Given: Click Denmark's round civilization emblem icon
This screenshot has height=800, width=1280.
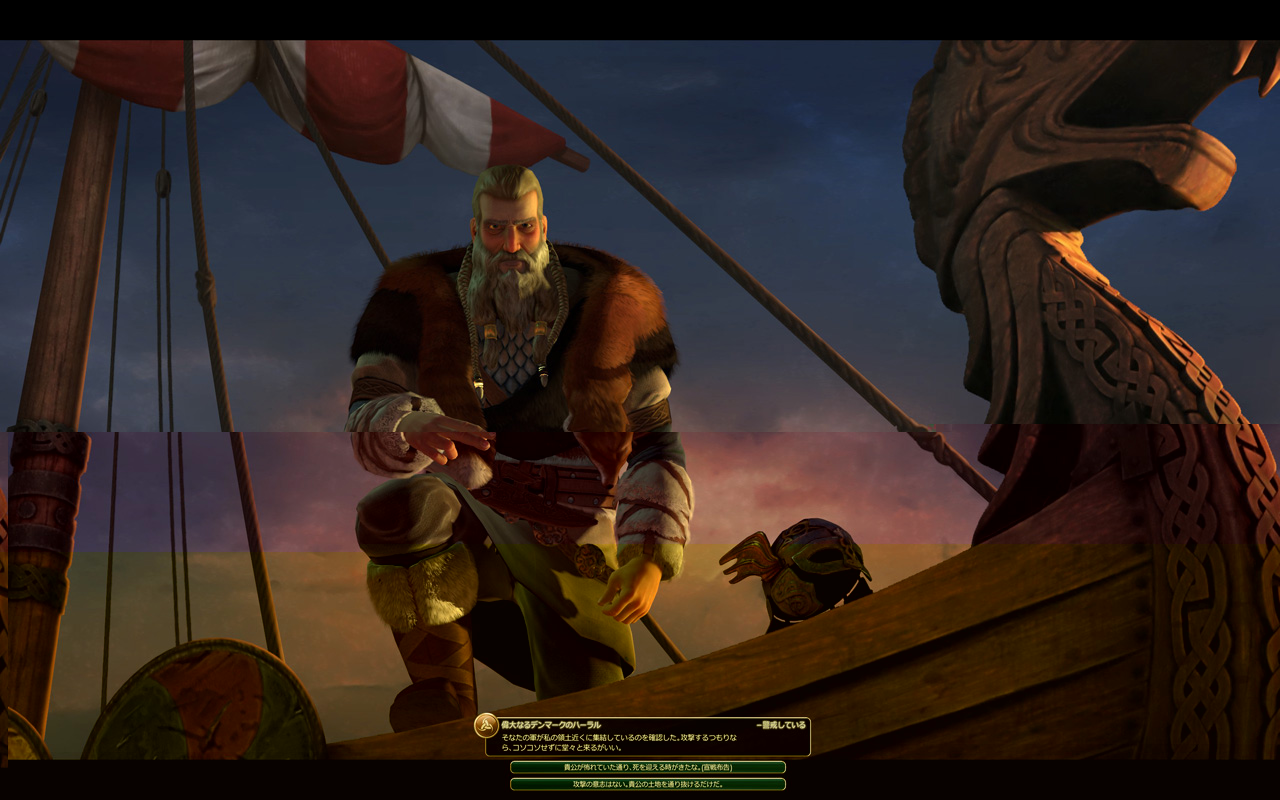Looking at the screenshot, I should 486,725.
